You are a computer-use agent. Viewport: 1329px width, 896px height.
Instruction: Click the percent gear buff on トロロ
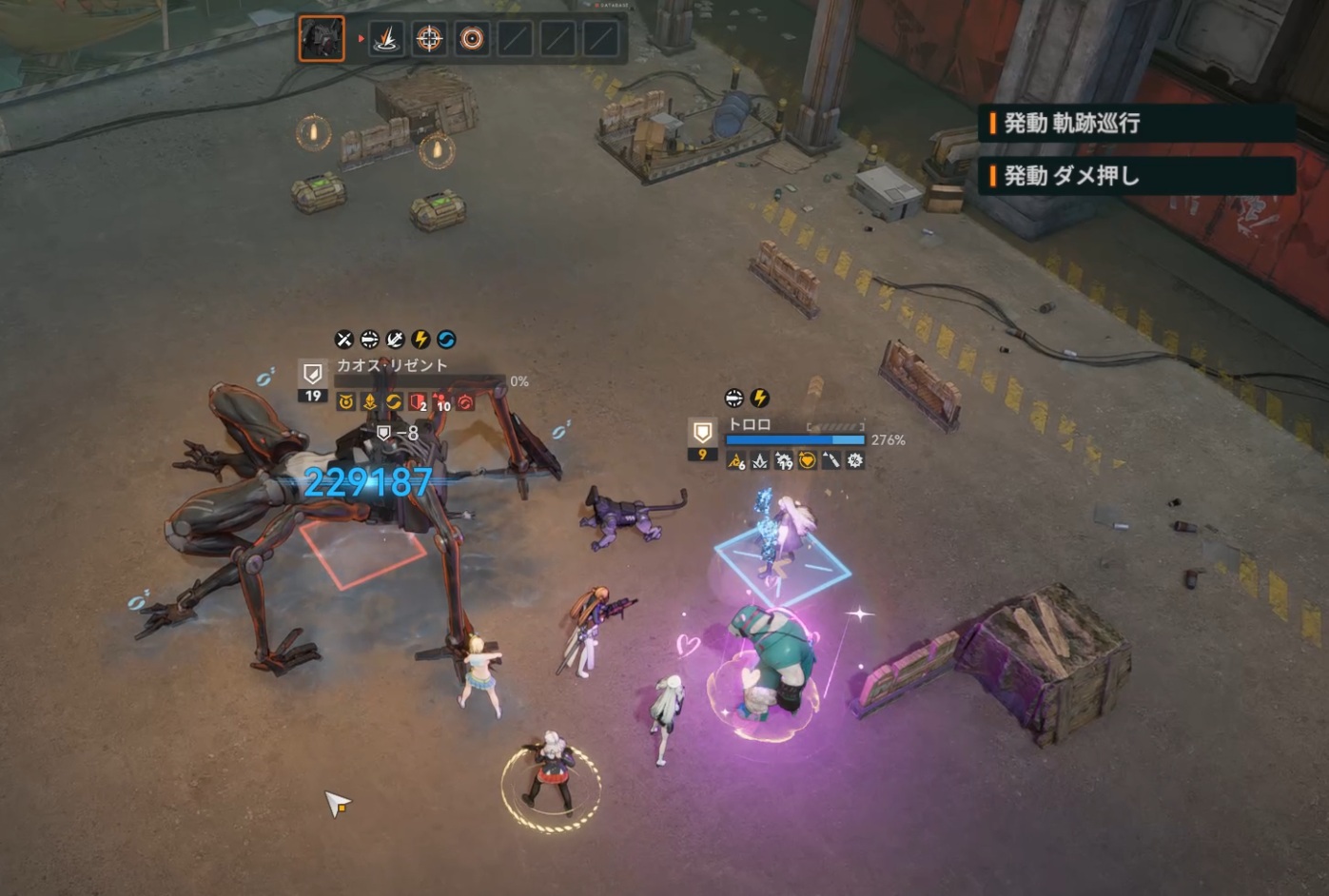(x=855, y=461)
